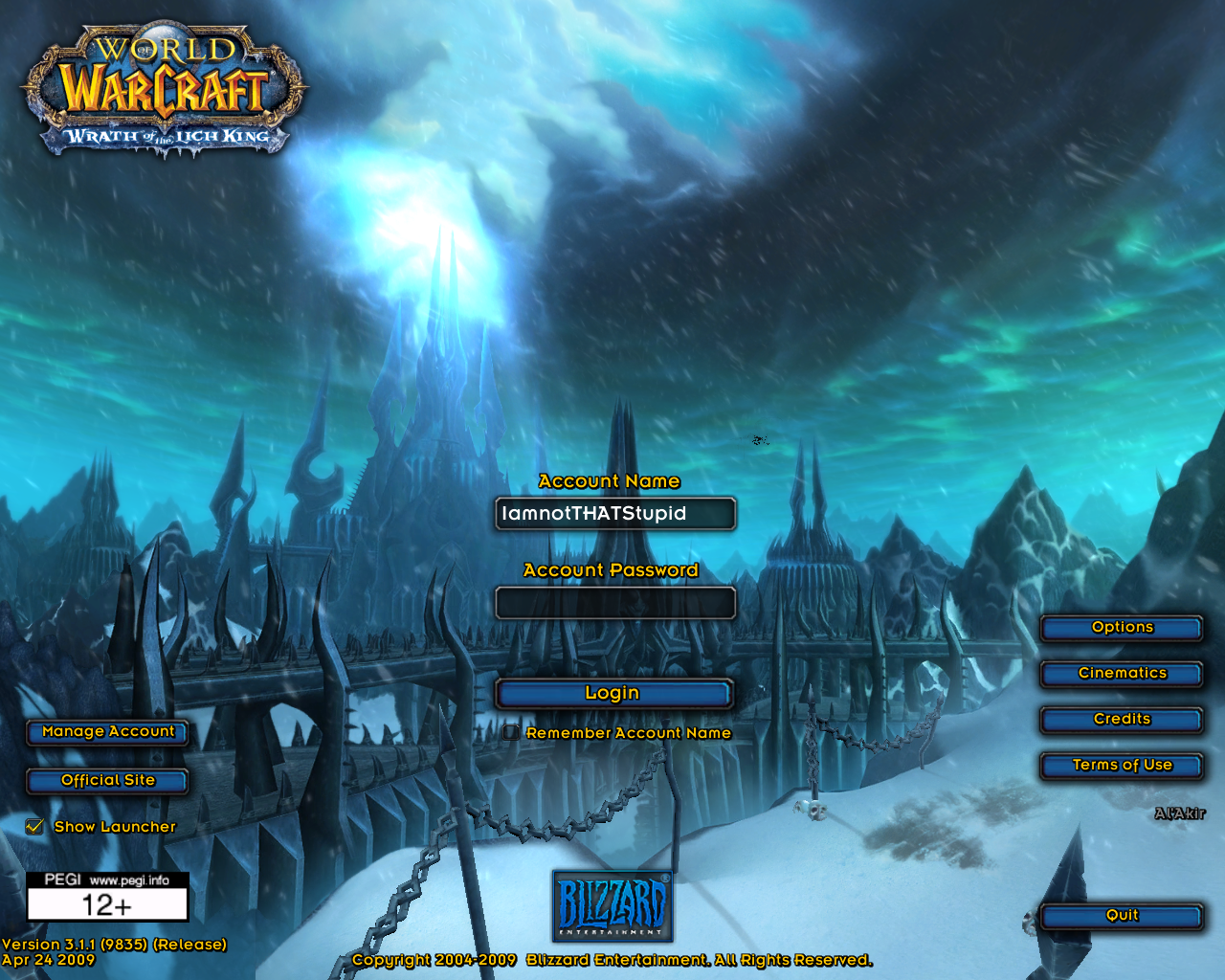1225x980 pixels.
Task: Click inside the Account Password field
Action: click(614, 603)
